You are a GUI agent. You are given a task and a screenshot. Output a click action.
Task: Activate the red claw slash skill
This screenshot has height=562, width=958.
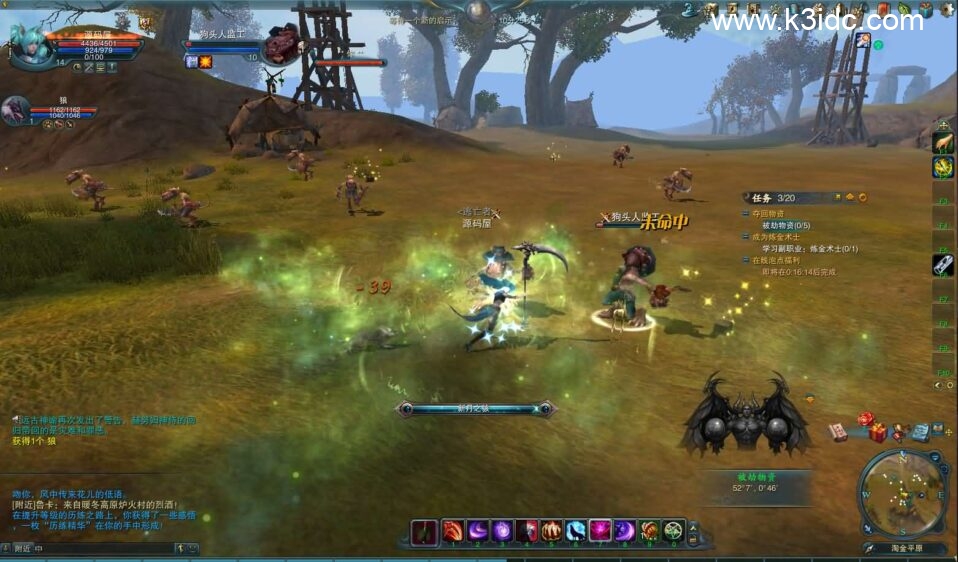point(453,532)
